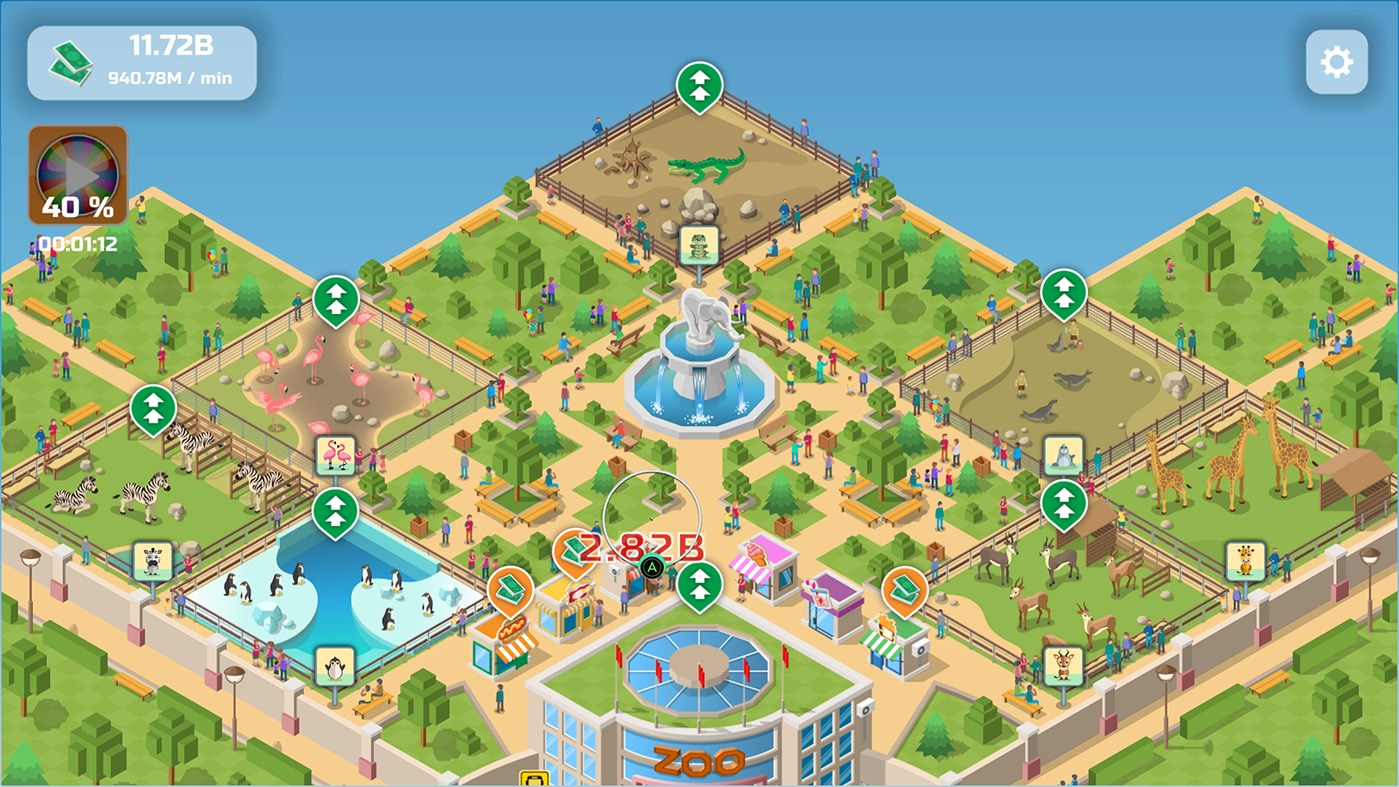Upgrade the crocodile enclosure via its green arrow
The image size is (1399, 787).
(700, 82)
